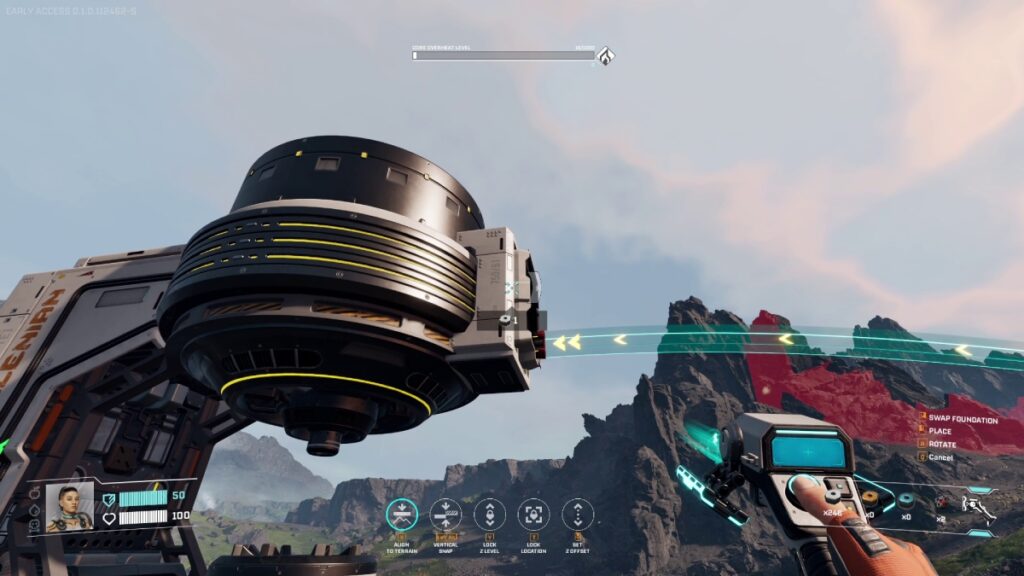The image size is (1024, 576).
Task: Activate the Lock Z Level icon
Action: tap(490, 514)
